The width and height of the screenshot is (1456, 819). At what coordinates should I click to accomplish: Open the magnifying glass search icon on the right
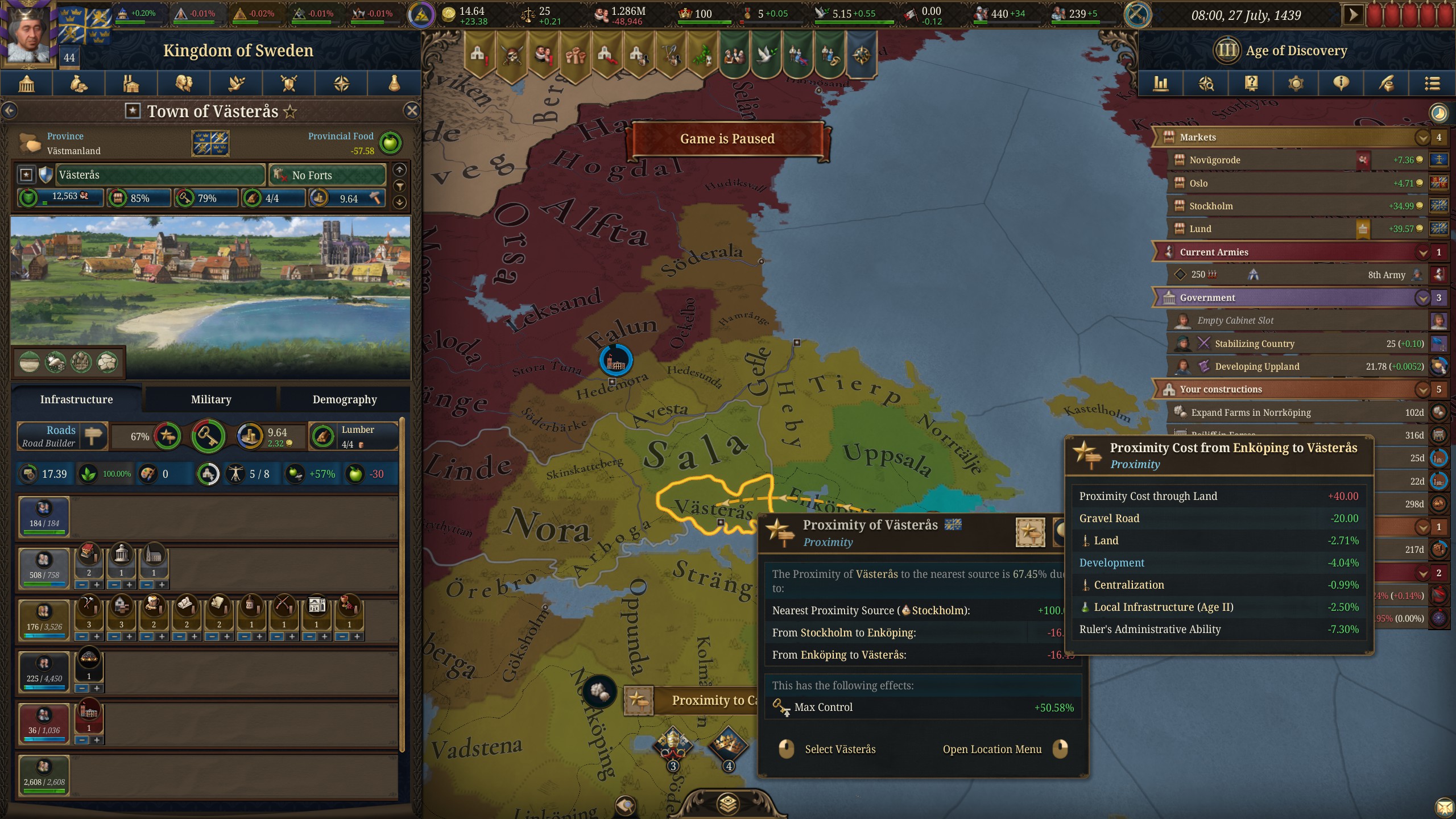coord(1207,84)
